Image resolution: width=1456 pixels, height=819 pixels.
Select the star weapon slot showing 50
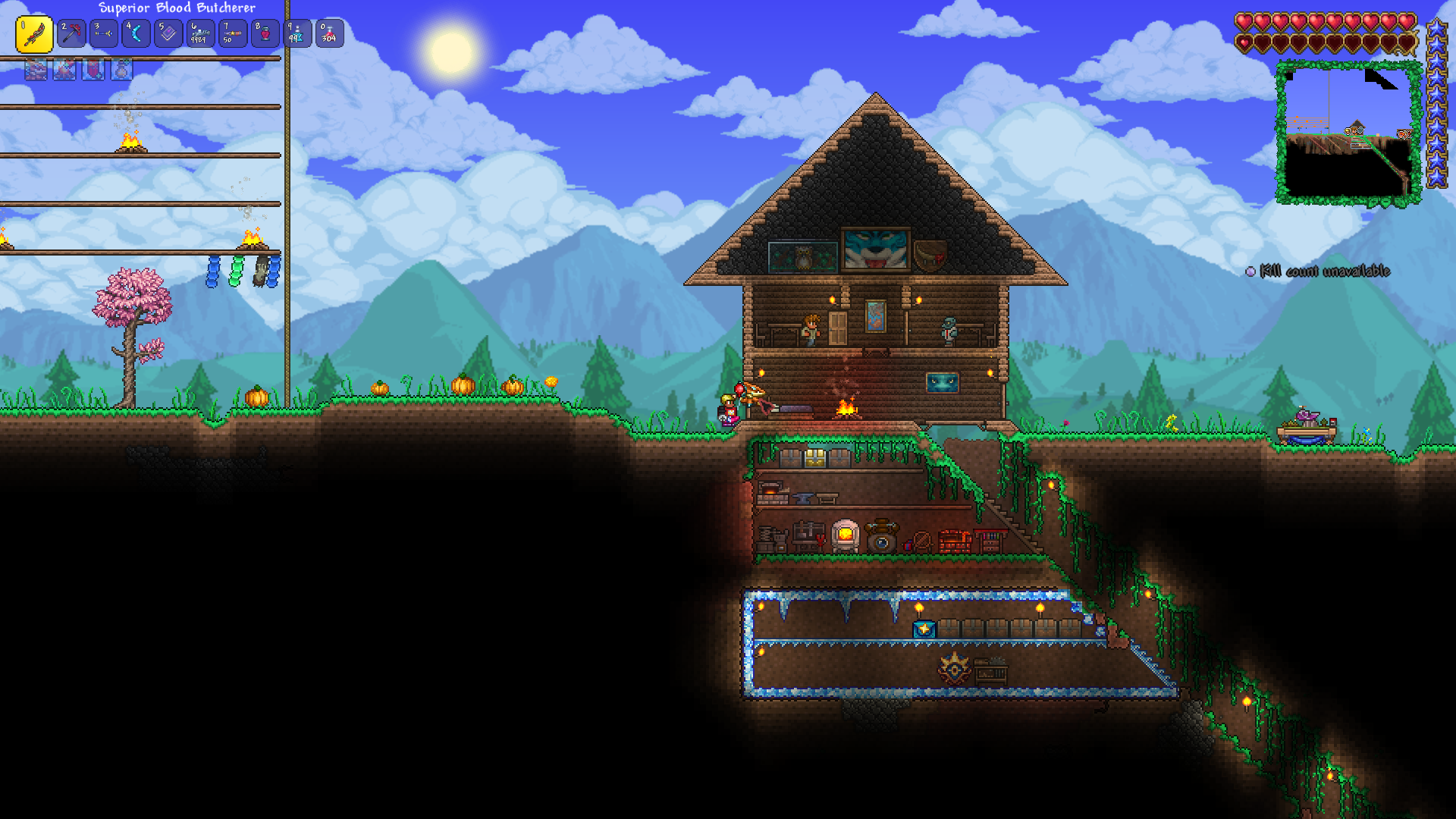click(x=233, y=33)
